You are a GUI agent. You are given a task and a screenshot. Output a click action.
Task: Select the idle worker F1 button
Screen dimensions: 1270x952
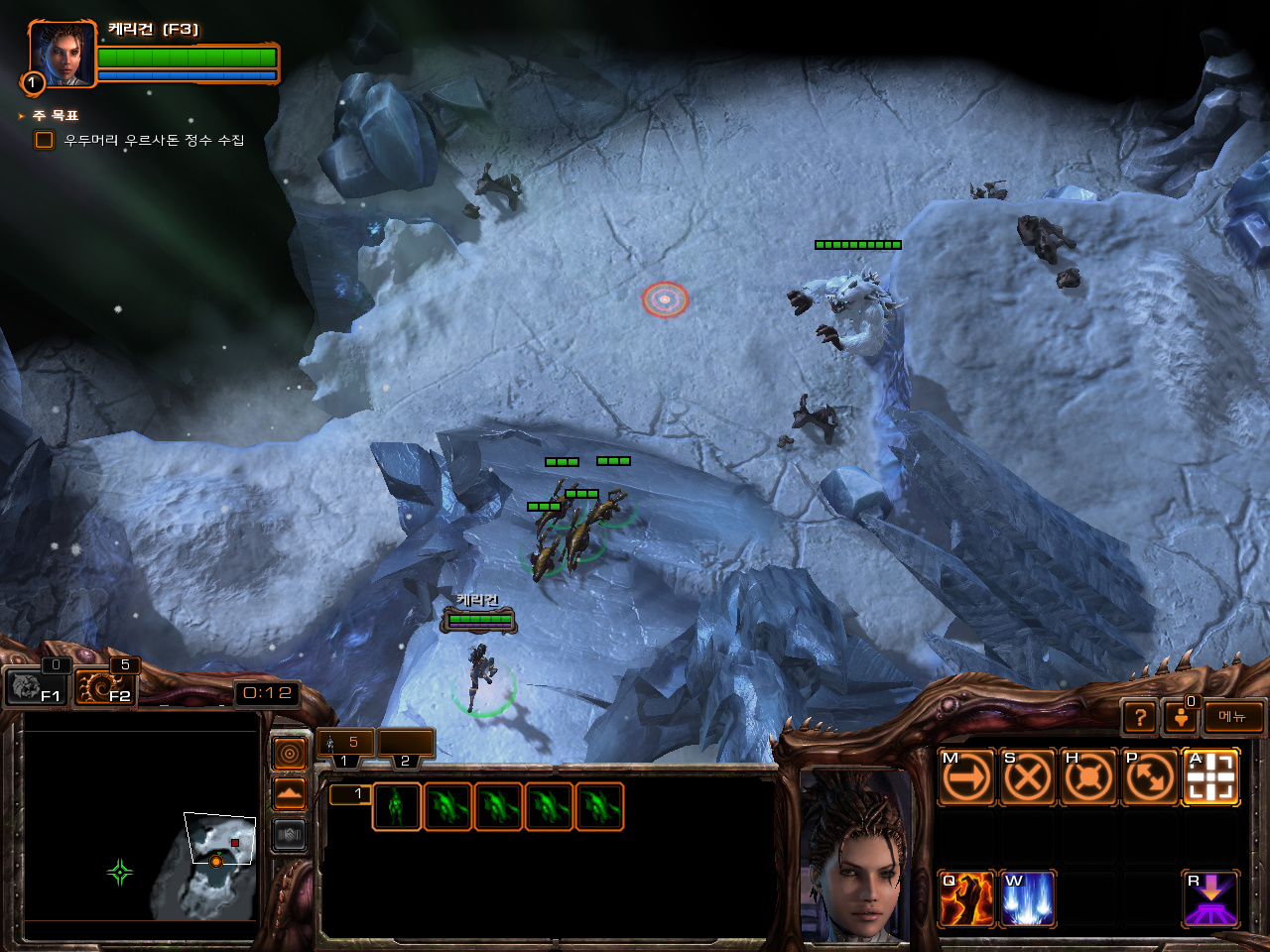[x=36, y=686]
